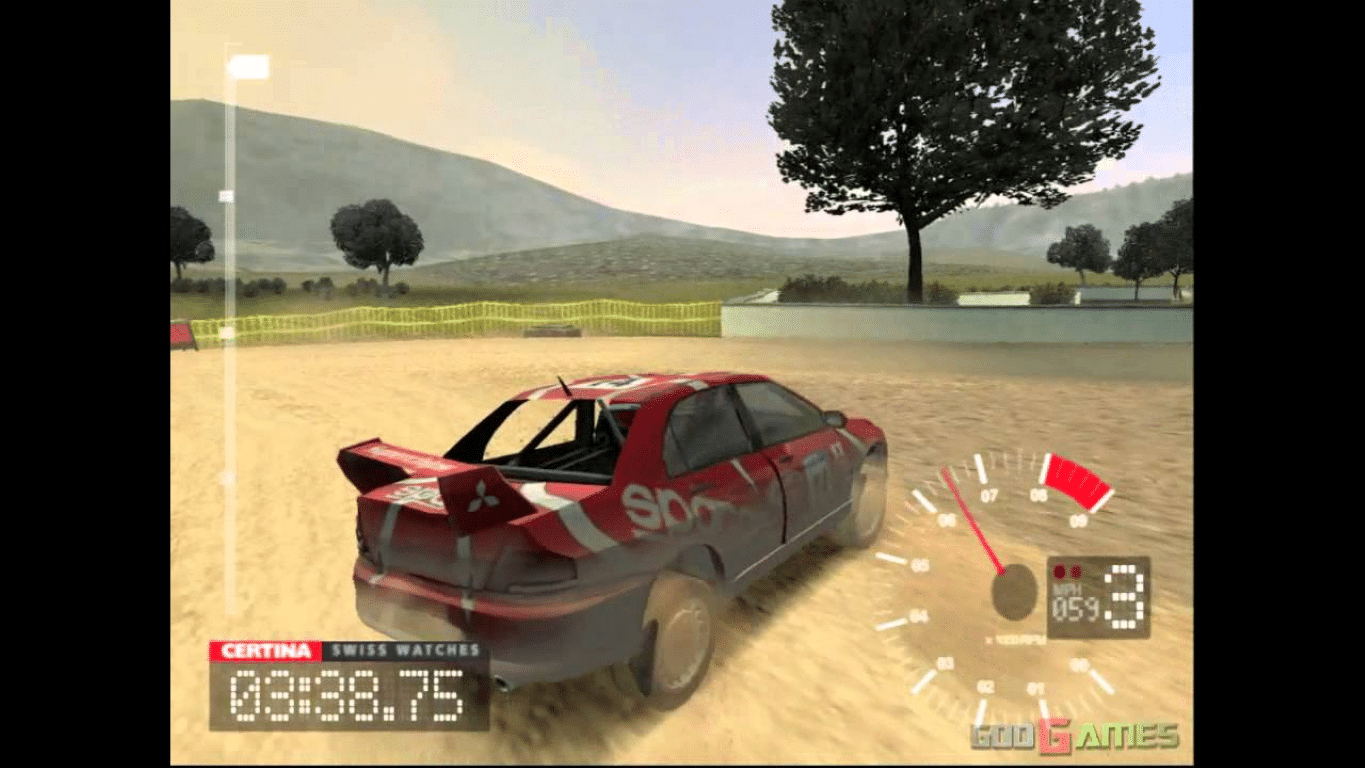Click the white progress bar on the left edge

tap(233, 250)
